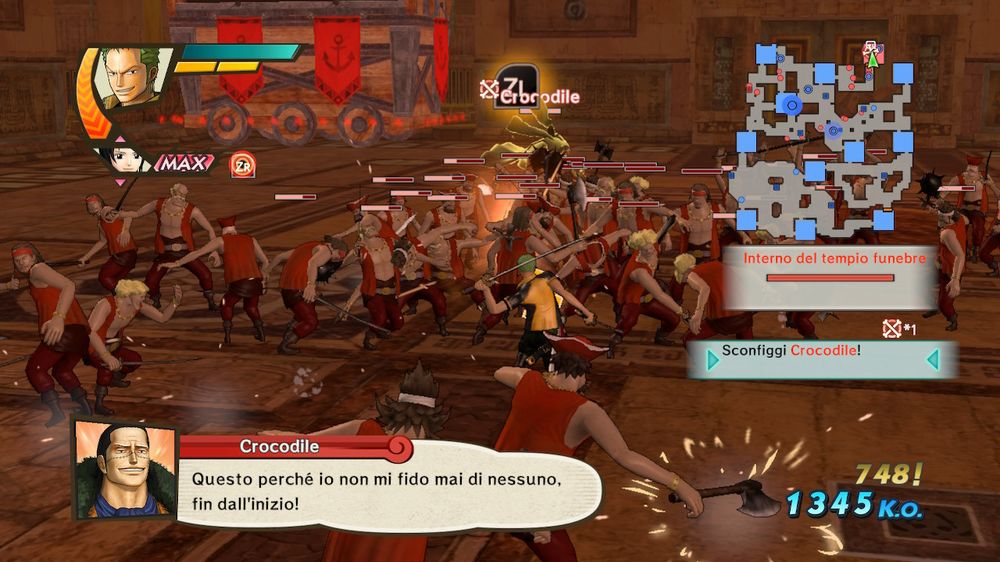Viewport: 1000px width, 562px height.
Task: Show the next objective with the right arrow
Action: pos(932,358)
